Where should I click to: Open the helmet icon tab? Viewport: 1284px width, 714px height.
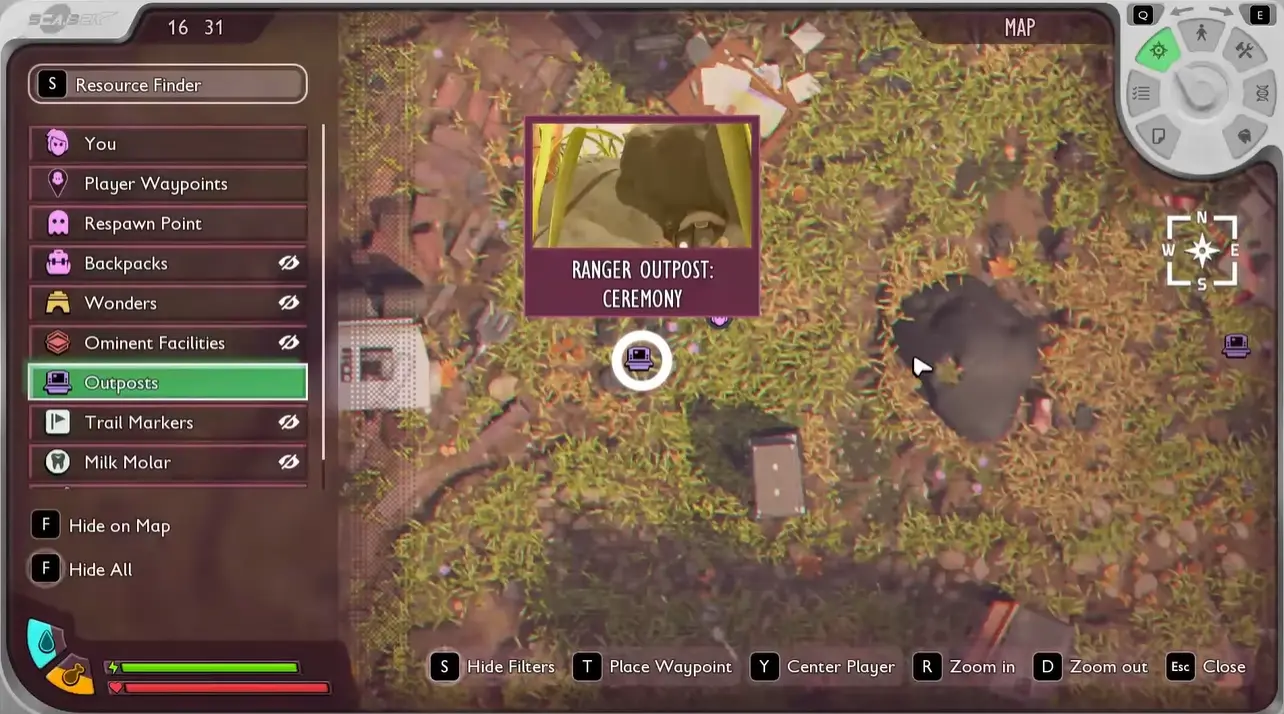click(x=1245, y=135)
